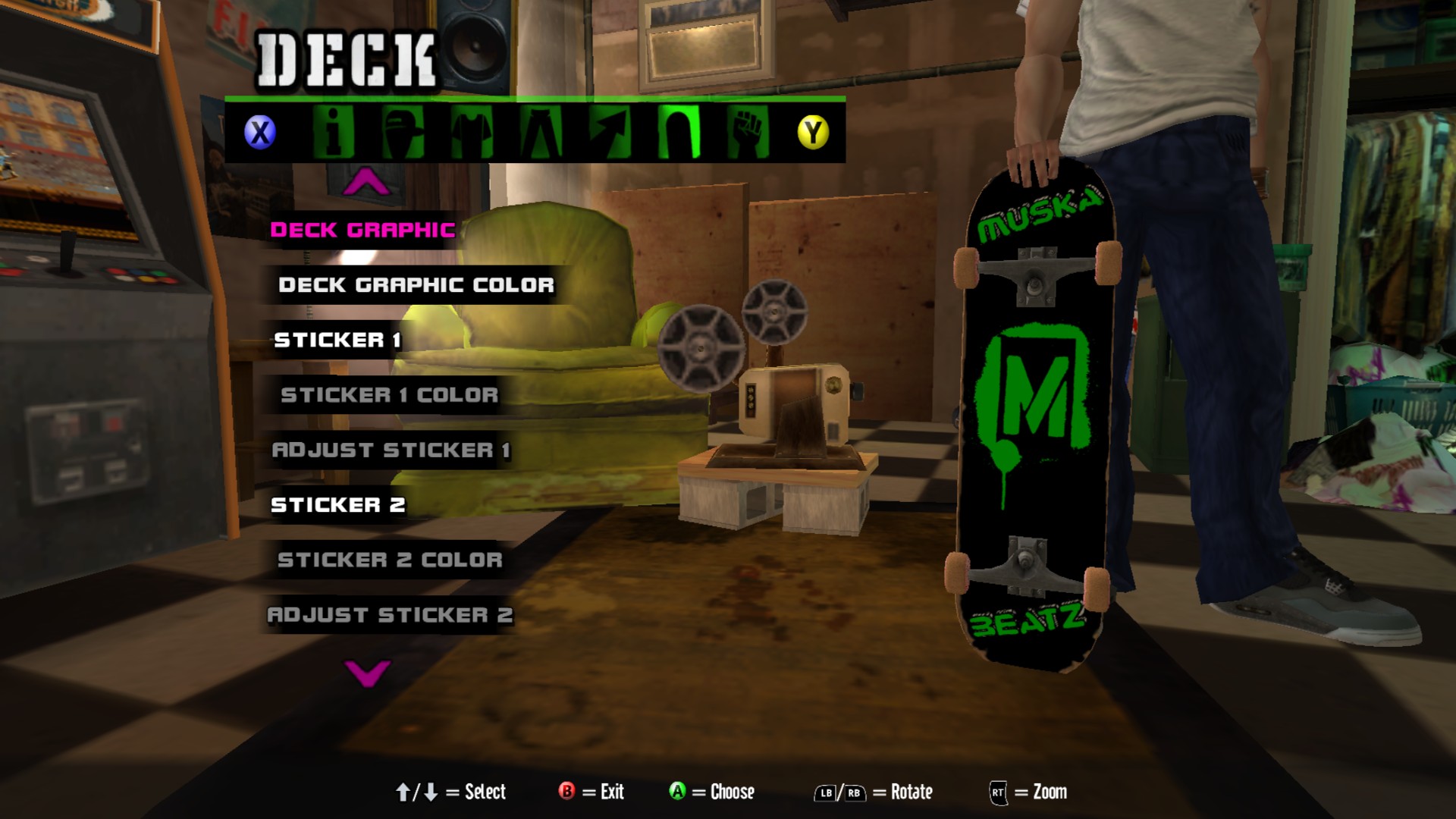This screenshot has width=1456, height=819.
Task: Select Adjust Sticker 1
Action: (x=391, y=450)
